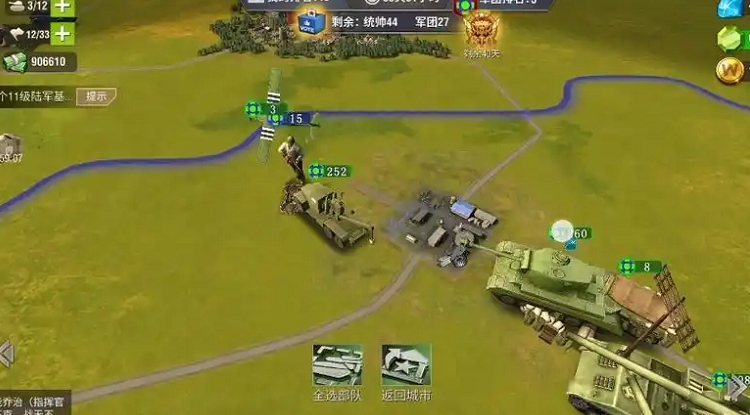Viewport: 750px width, 415px height.
Task: Select all troops with 全选部队 button
Action: click(336, 367)
